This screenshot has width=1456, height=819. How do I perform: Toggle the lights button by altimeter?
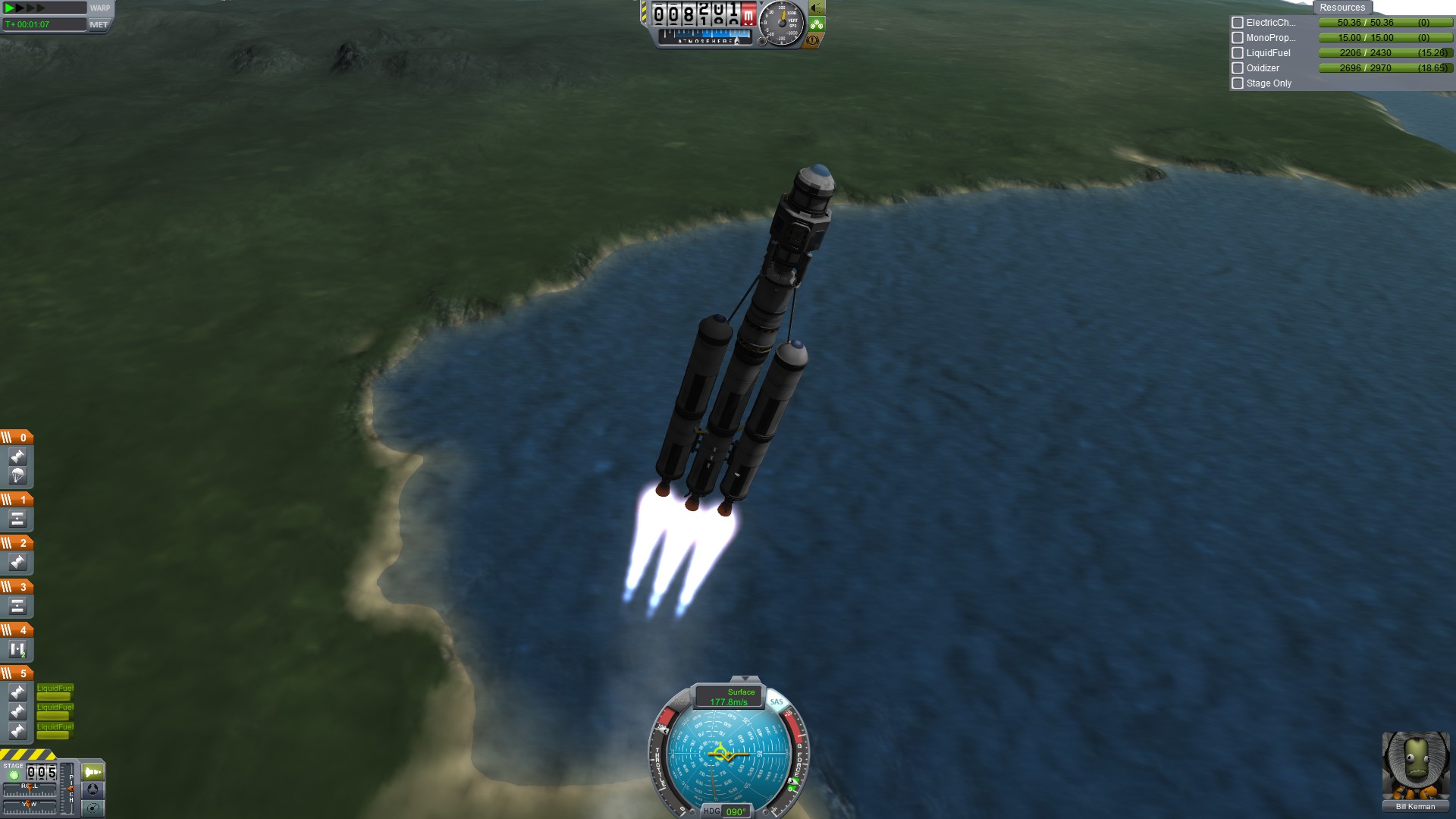(816, 8)
